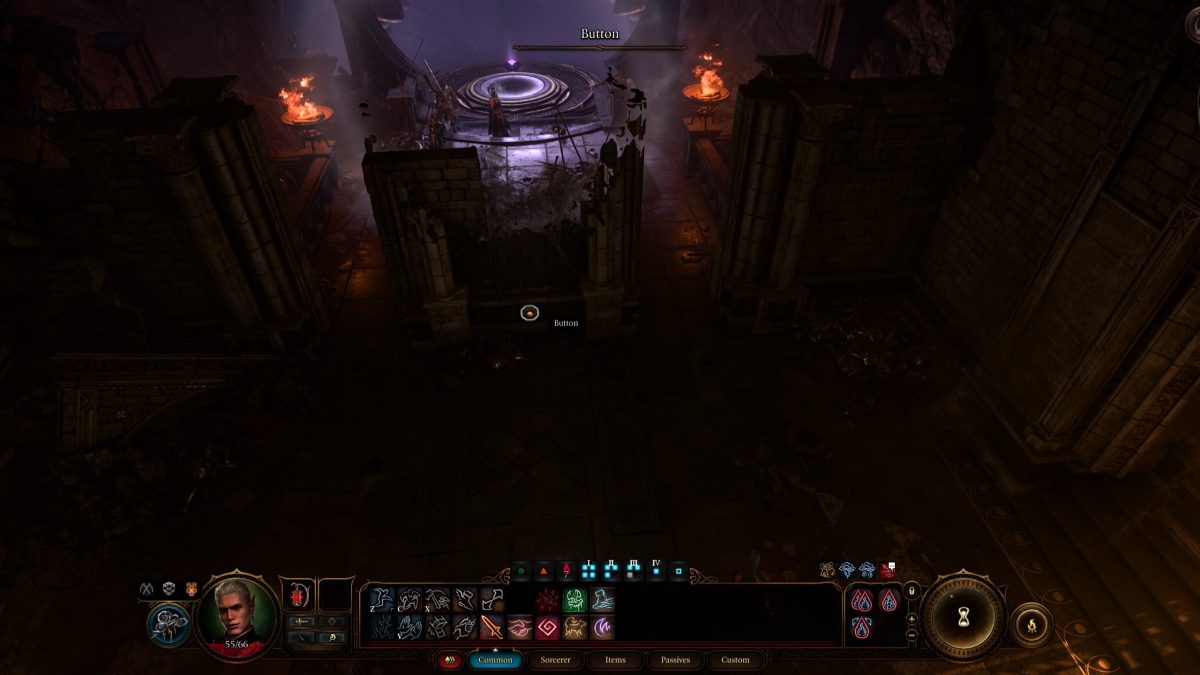This screenshot has height=675, width=1200.
Task: Select the Passives hotbar tab
Action: coord(675,660)
